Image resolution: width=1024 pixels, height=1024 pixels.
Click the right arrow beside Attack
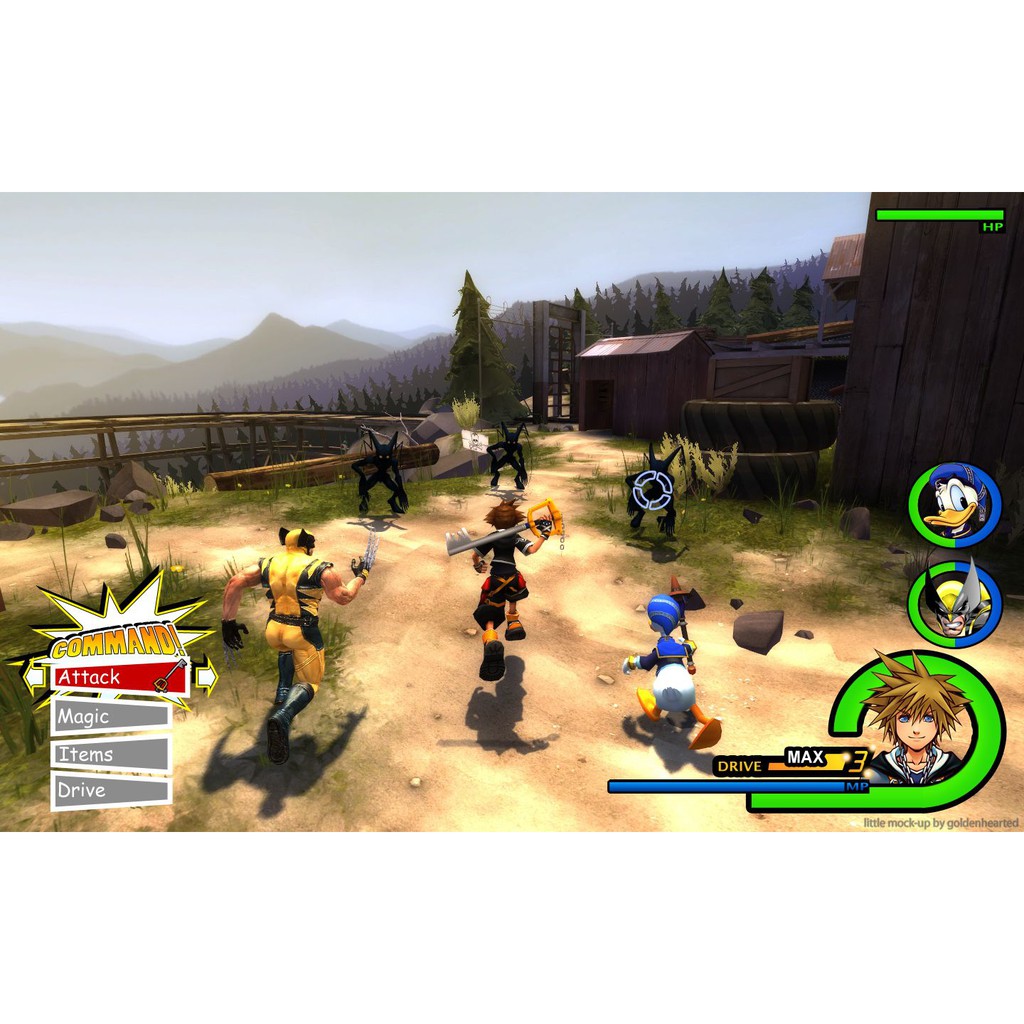coord(206,678)
